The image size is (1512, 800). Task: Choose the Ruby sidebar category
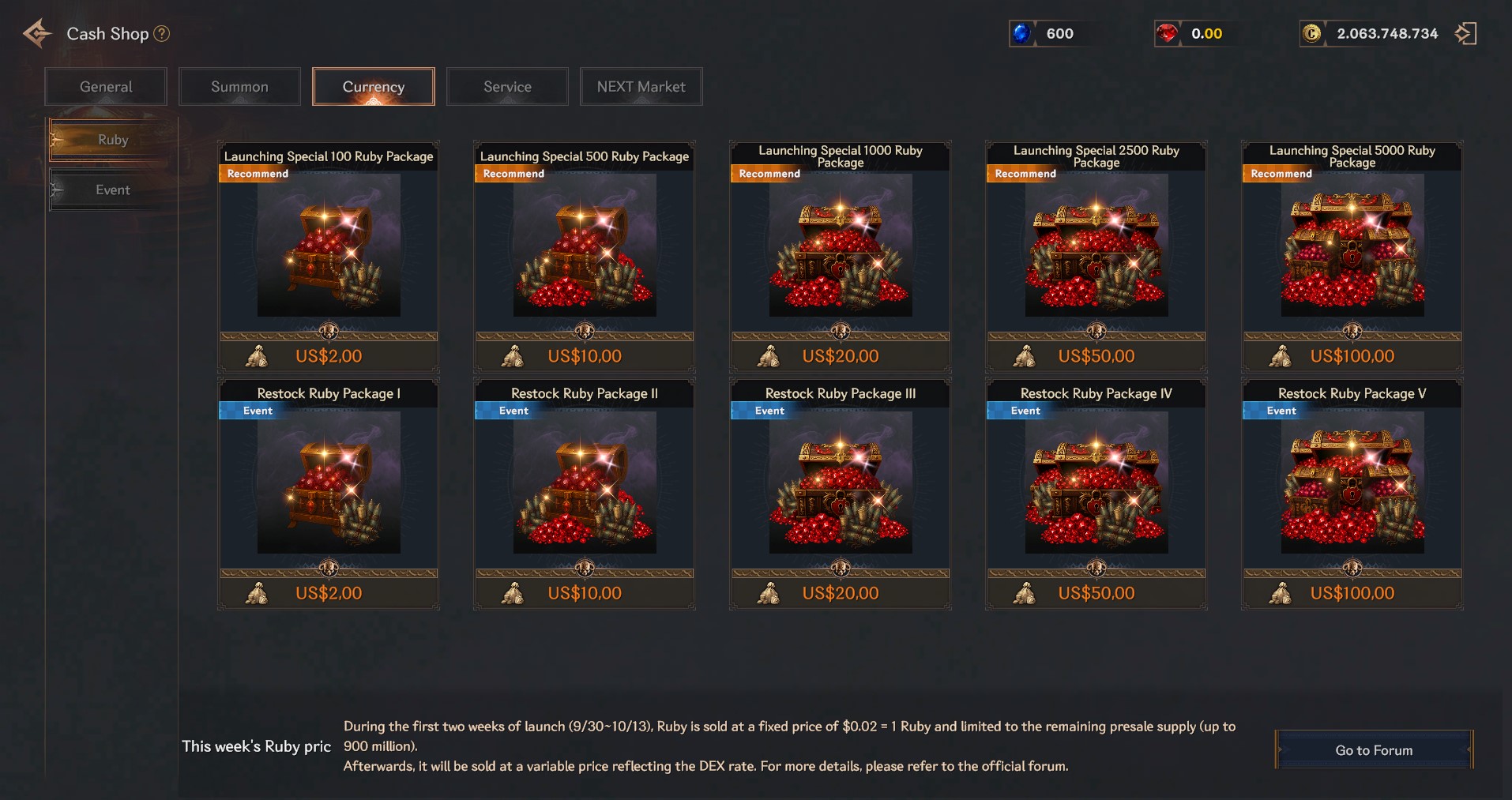pyautogui.click(x=112, y=140)
